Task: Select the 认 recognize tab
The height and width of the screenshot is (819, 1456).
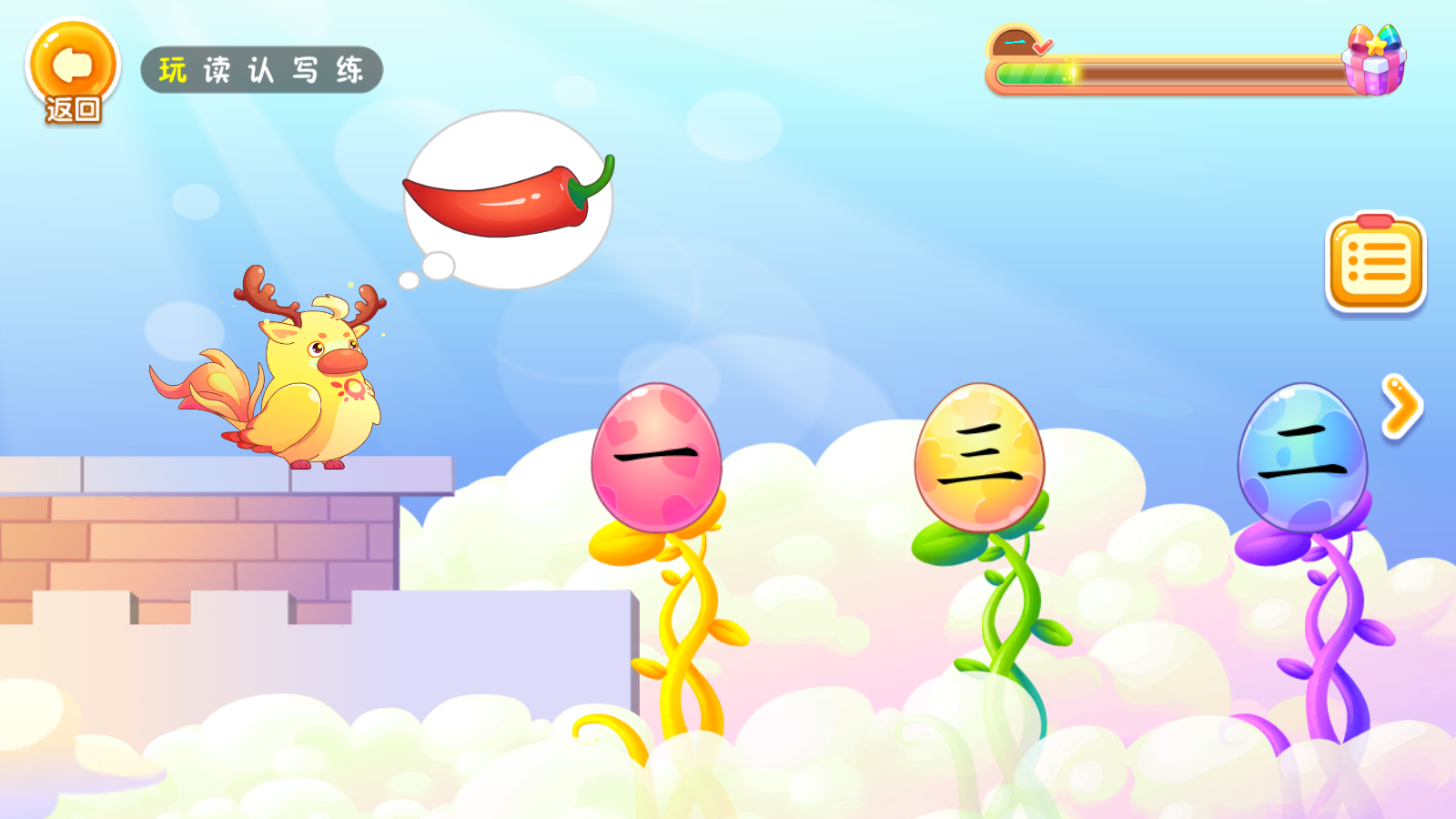Action: coord(261,70)
